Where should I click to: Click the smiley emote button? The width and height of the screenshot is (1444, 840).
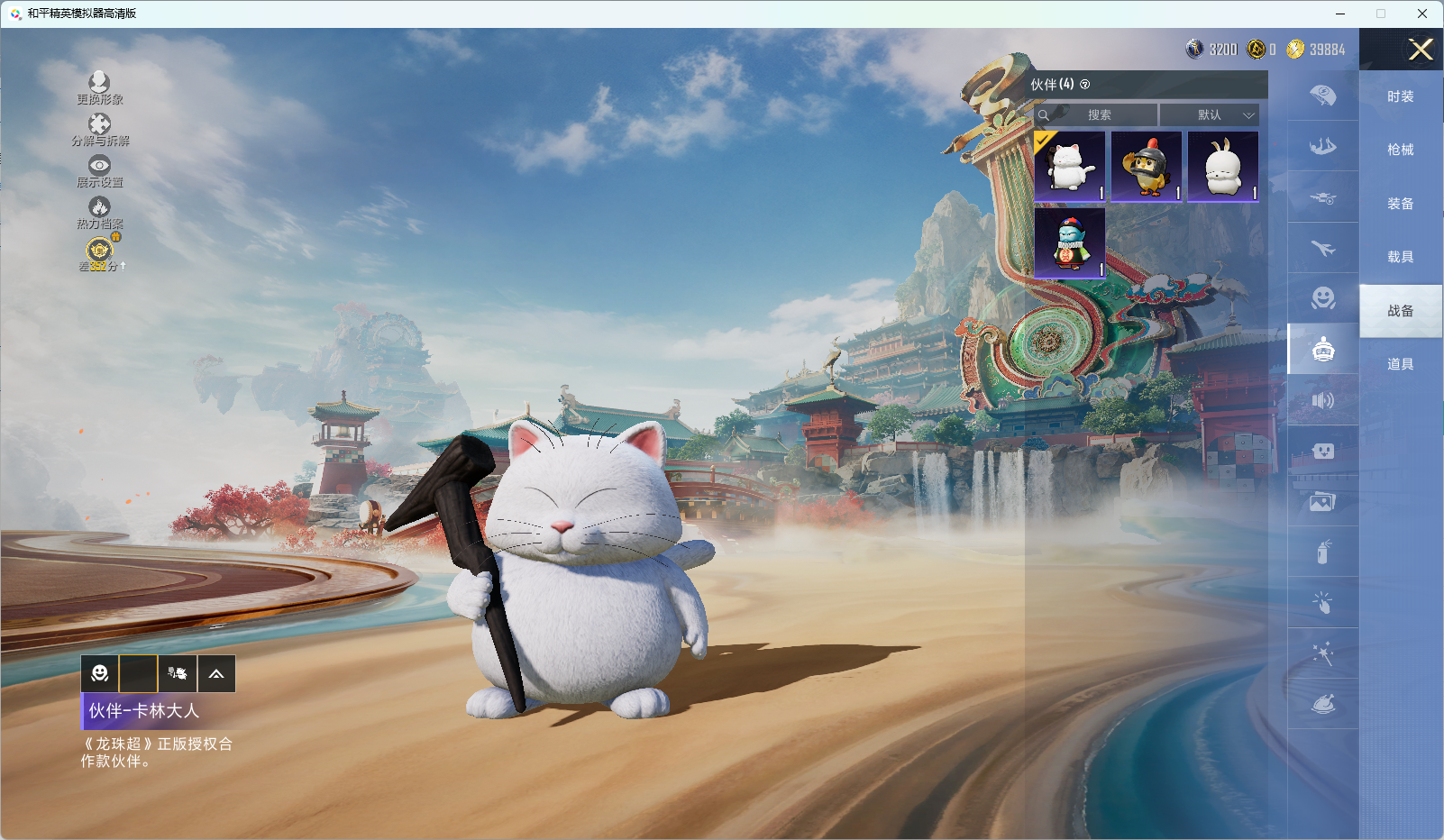[x=100, y=673]
